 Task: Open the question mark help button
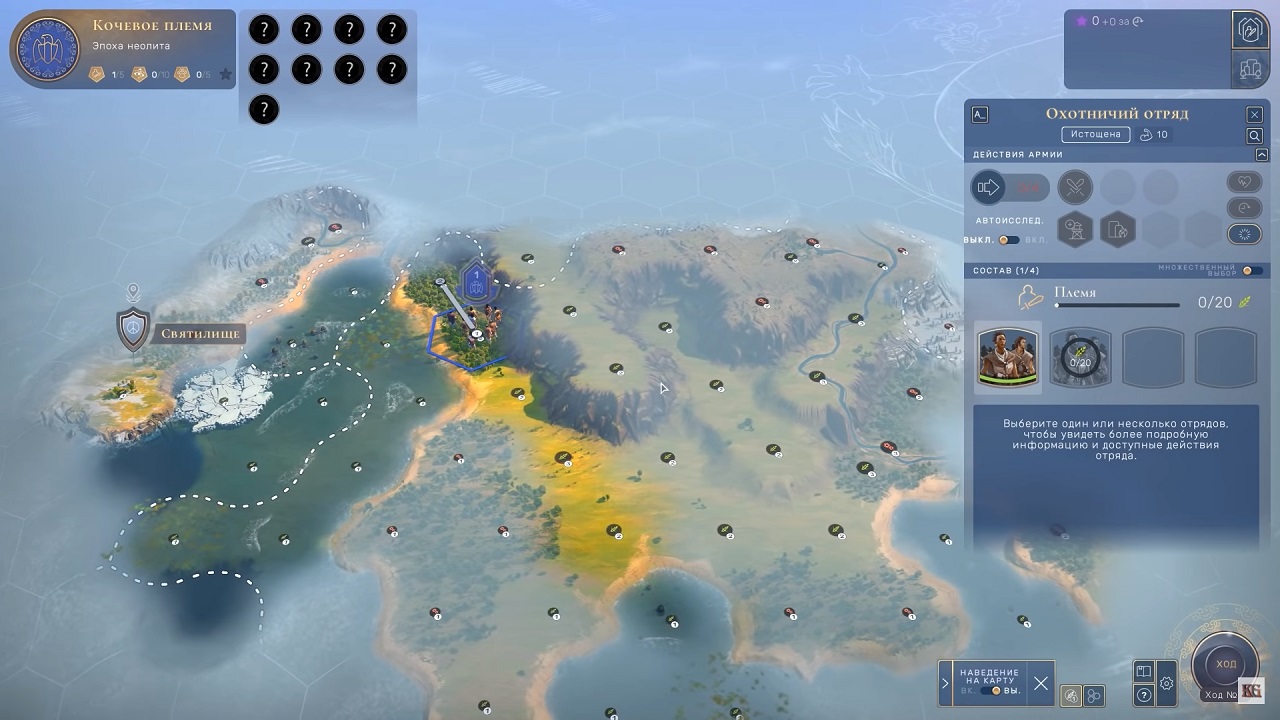(x=1144, y=695)
